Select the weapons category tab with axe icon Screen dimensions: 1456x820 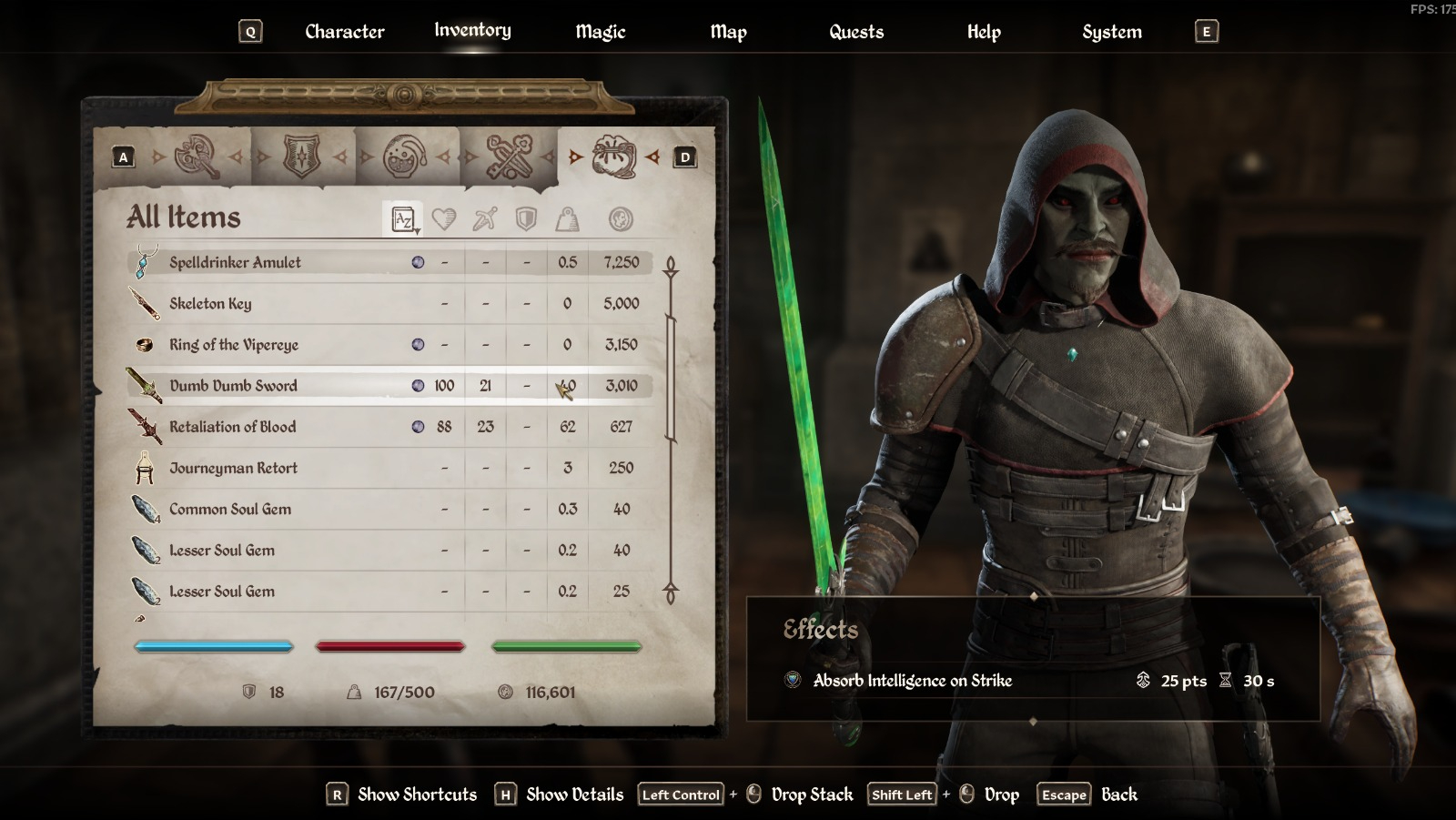click(197, 157)
